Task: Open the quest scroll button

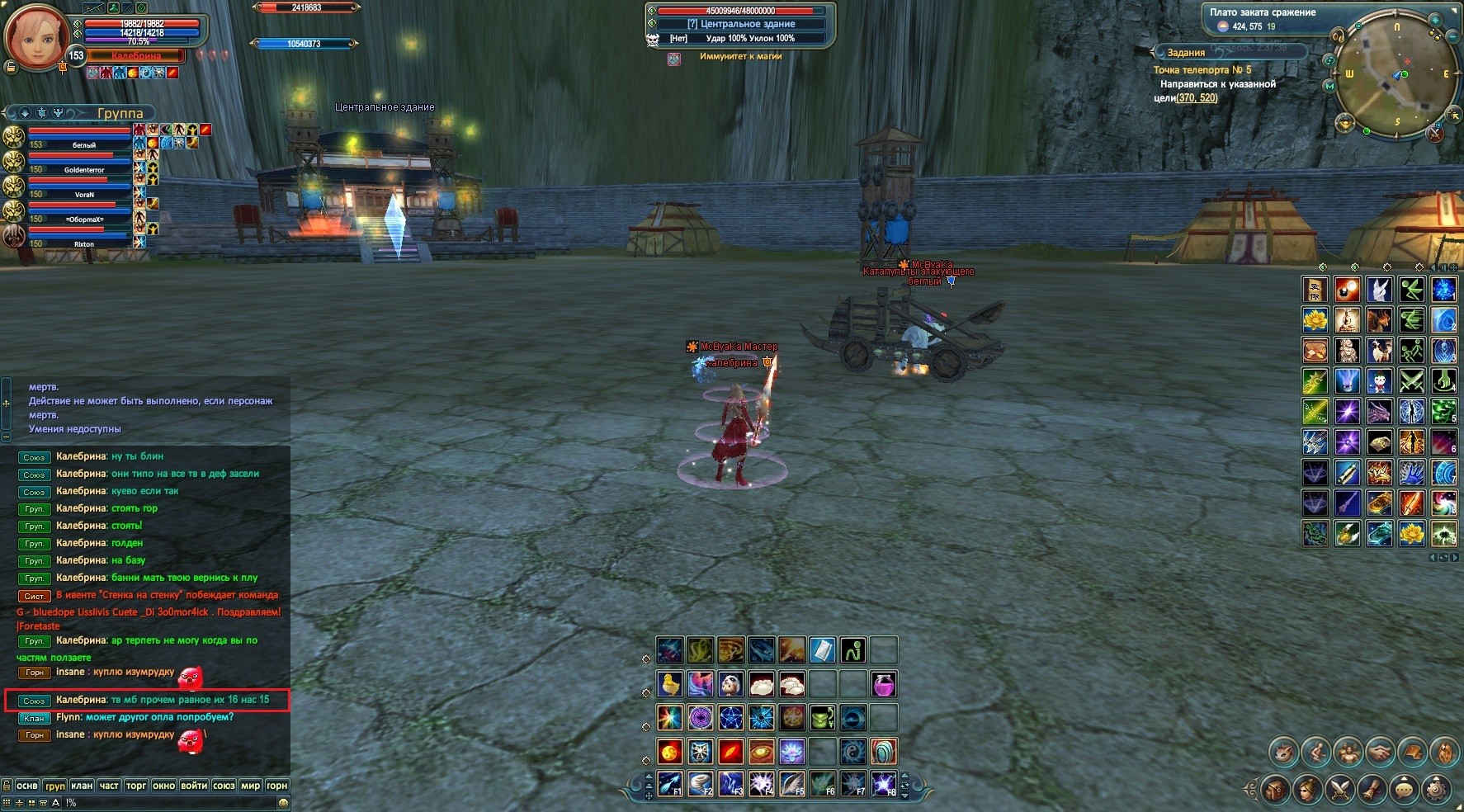Action: coord(1372,789)
